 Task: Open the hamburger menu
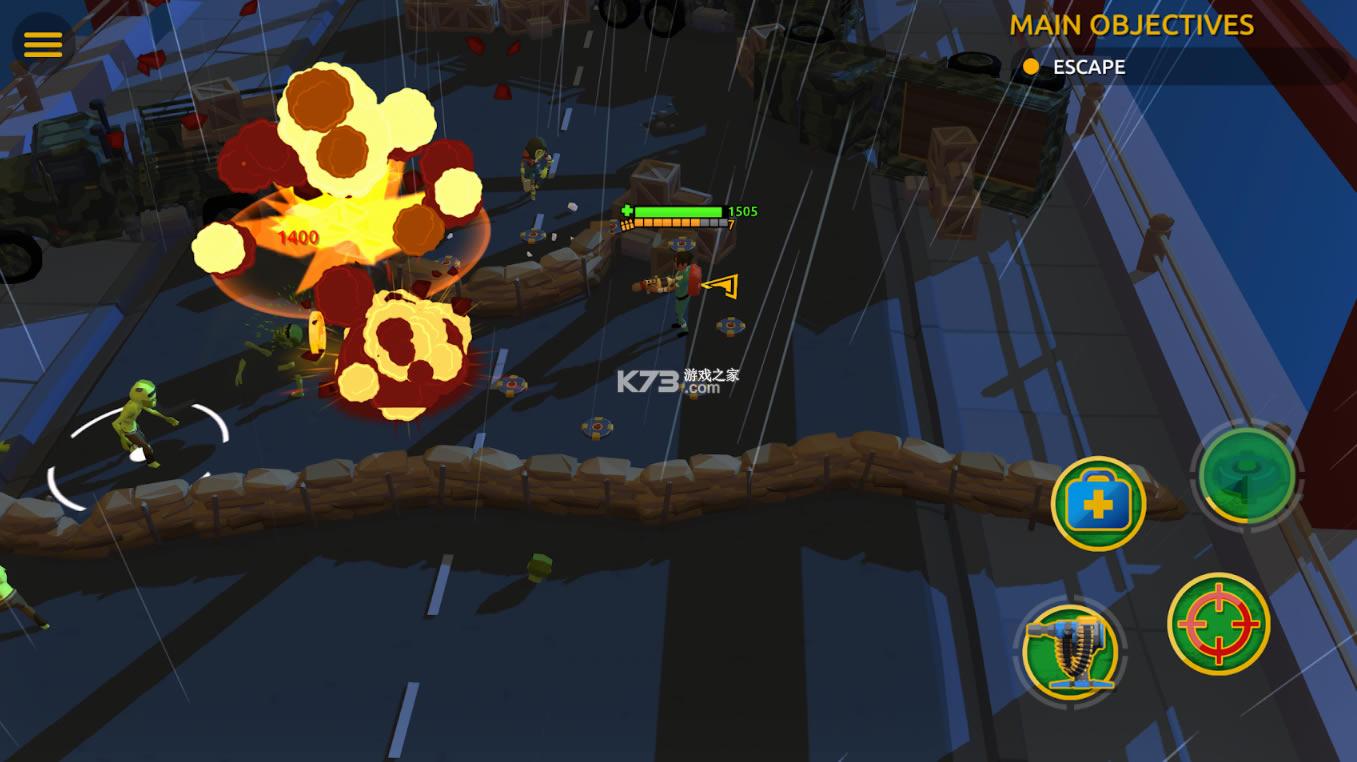43,44
